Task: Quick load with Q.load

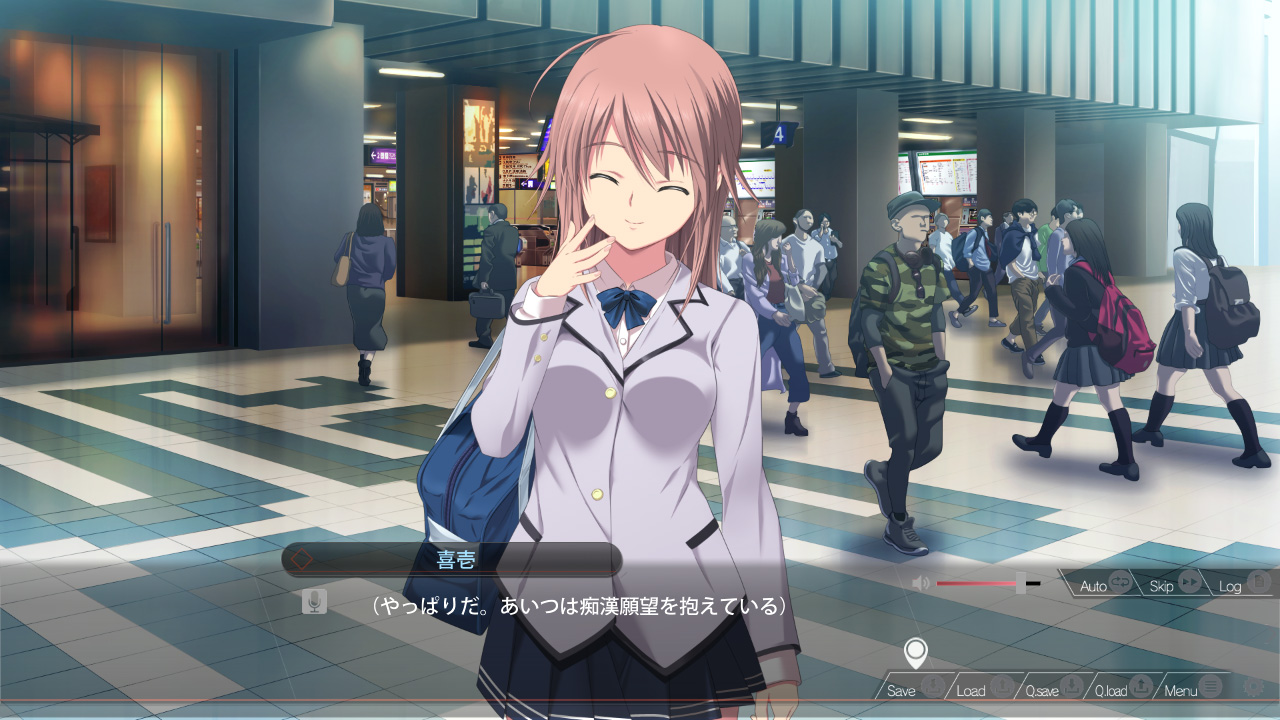Action: point(1122,690)
